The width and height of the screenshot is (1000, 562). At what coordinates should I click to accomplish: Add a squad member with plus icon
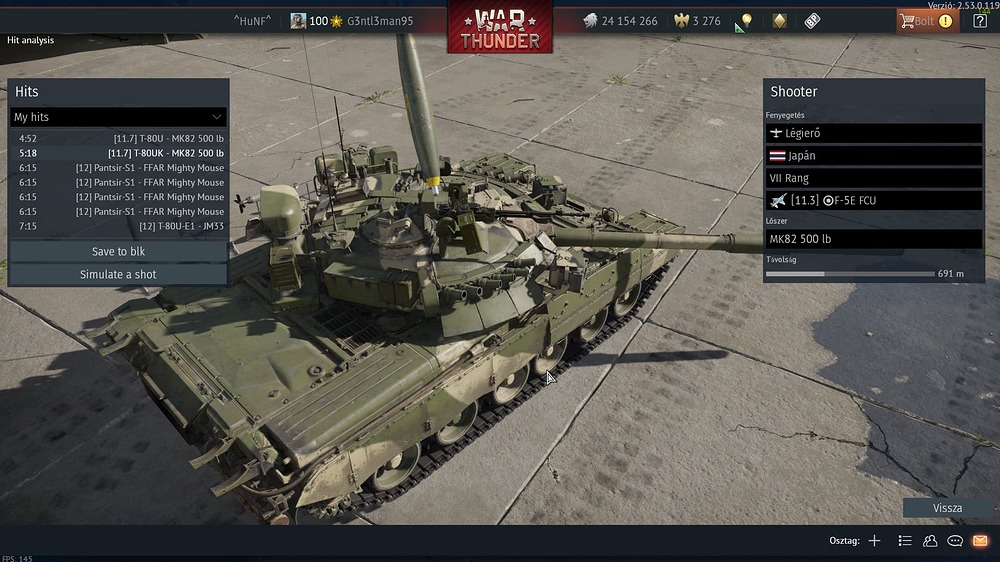click(874, 541)
